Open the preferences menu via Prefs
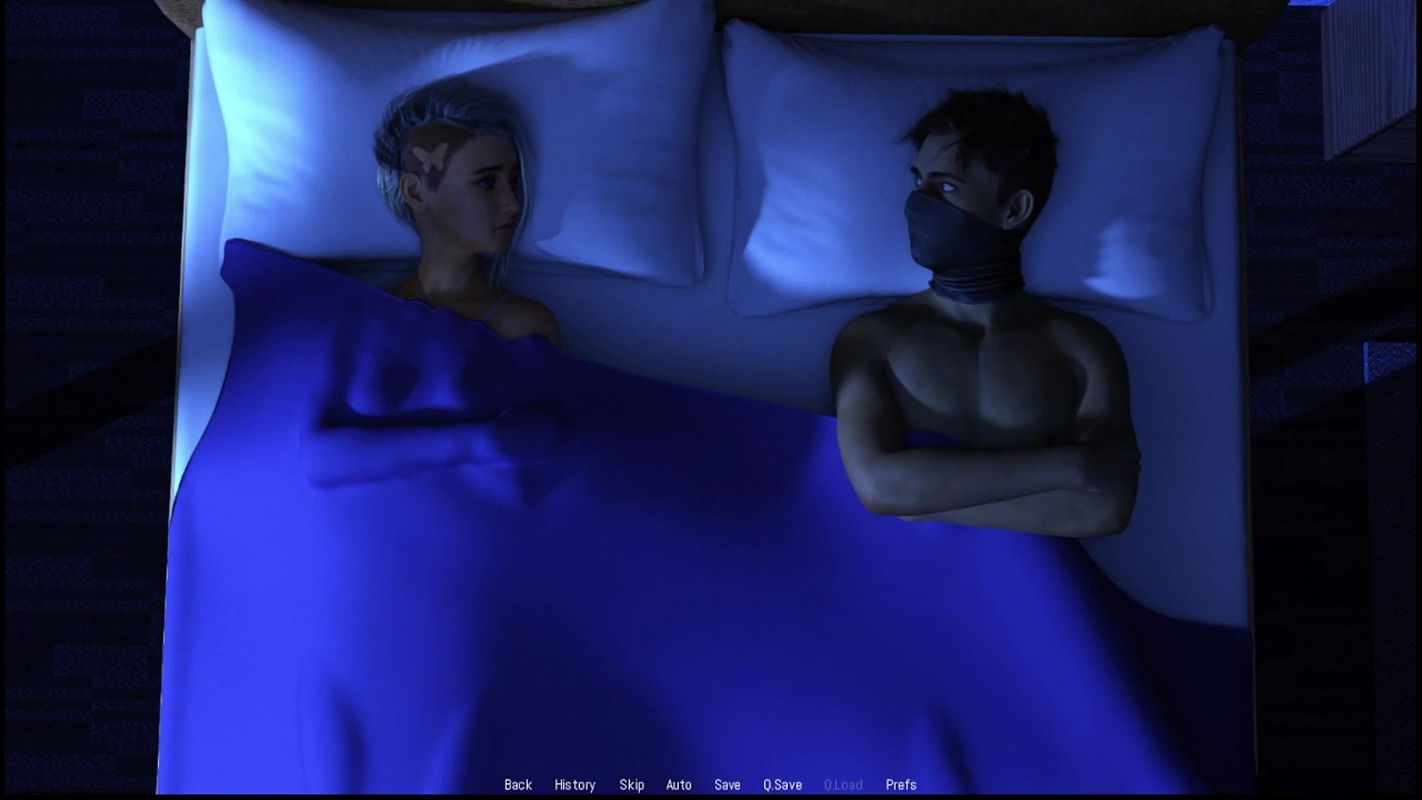This screenshot has height=800, width=1422. tap(899, 785)
